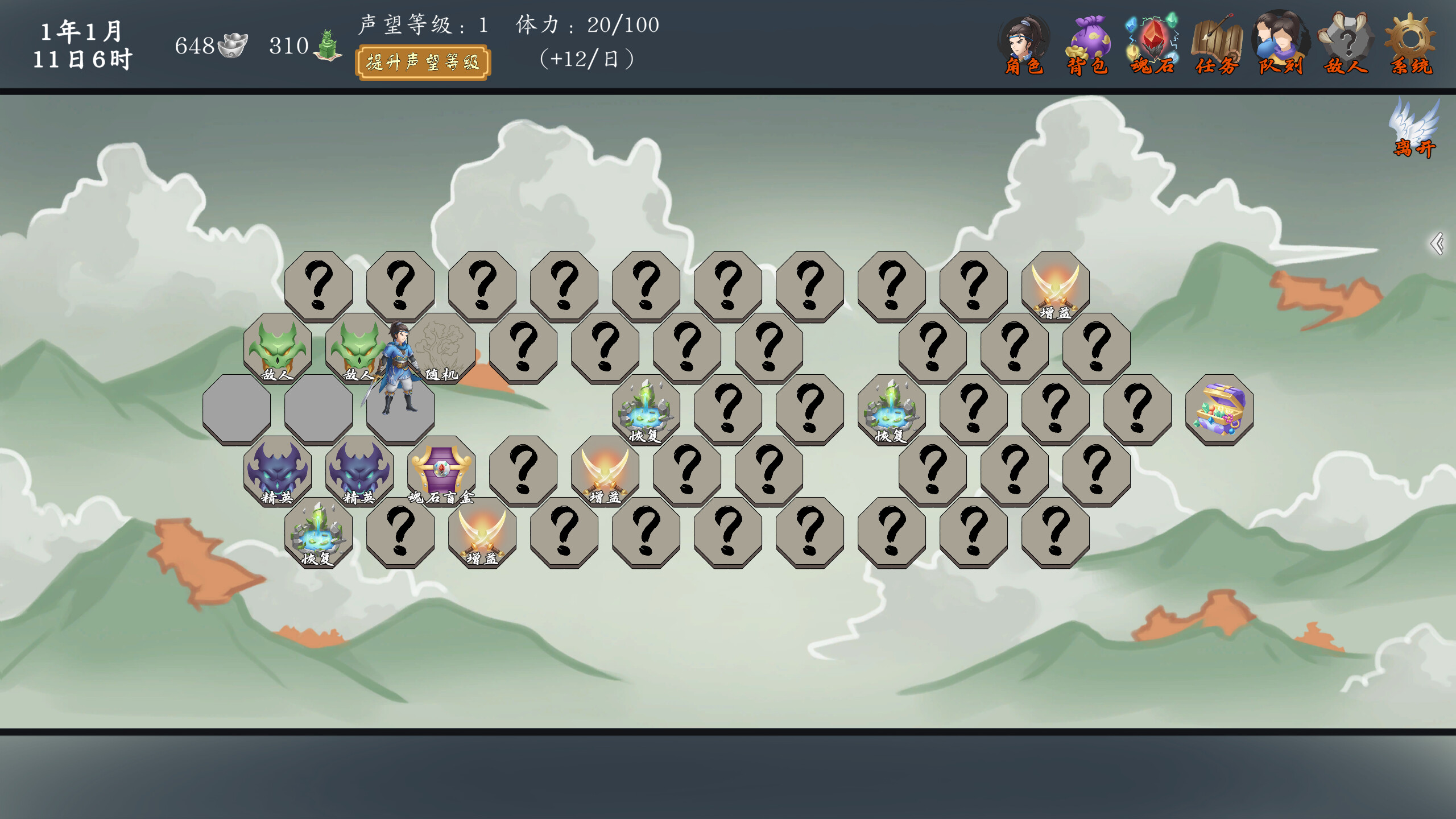Click the 恢复 recovery spring tile
1456x819 pixels.
[x=318, y=535]
